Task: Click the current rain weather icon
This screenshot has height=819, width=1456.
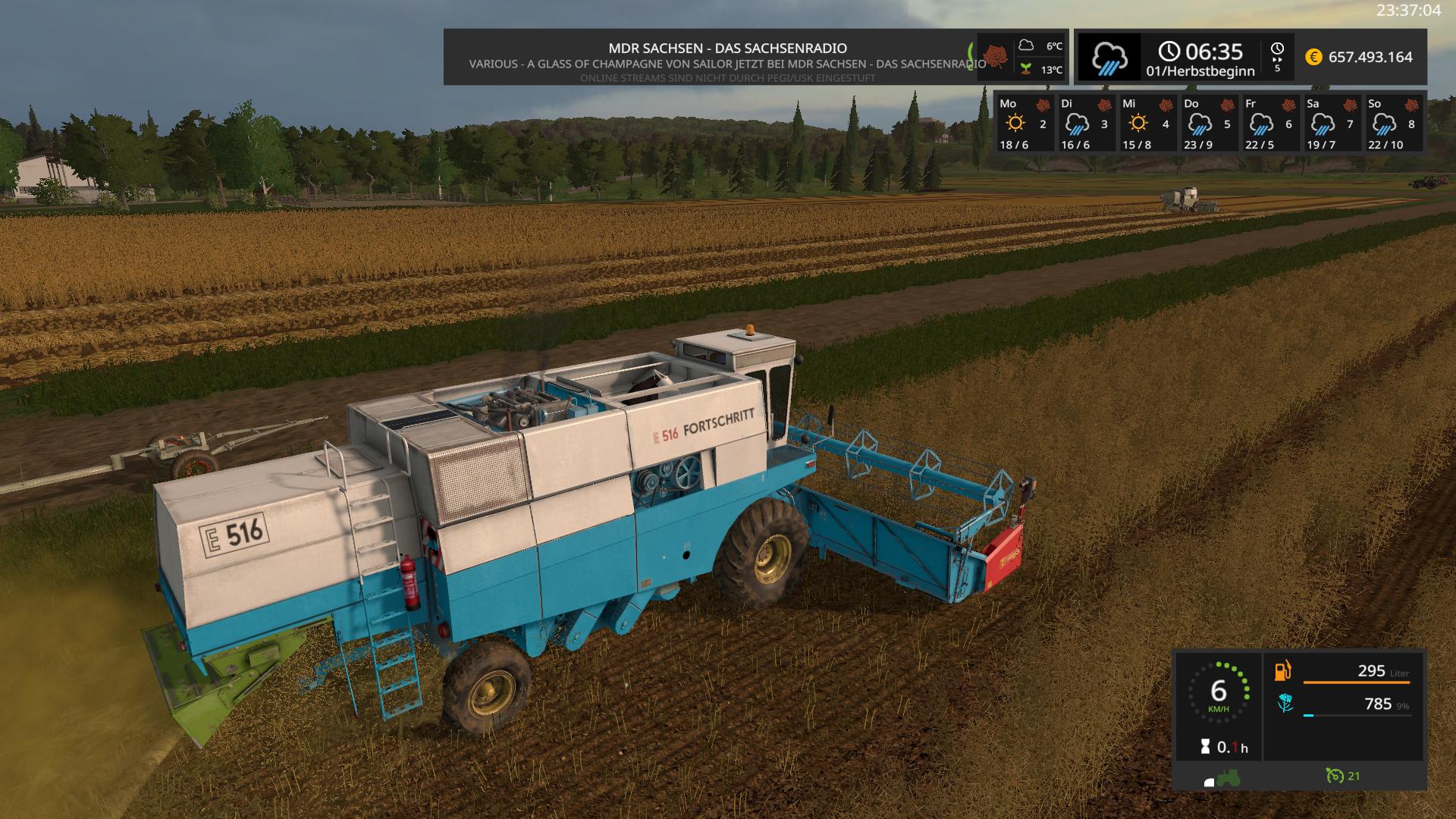Action: pyautogui.click(x=1109, y=57)
